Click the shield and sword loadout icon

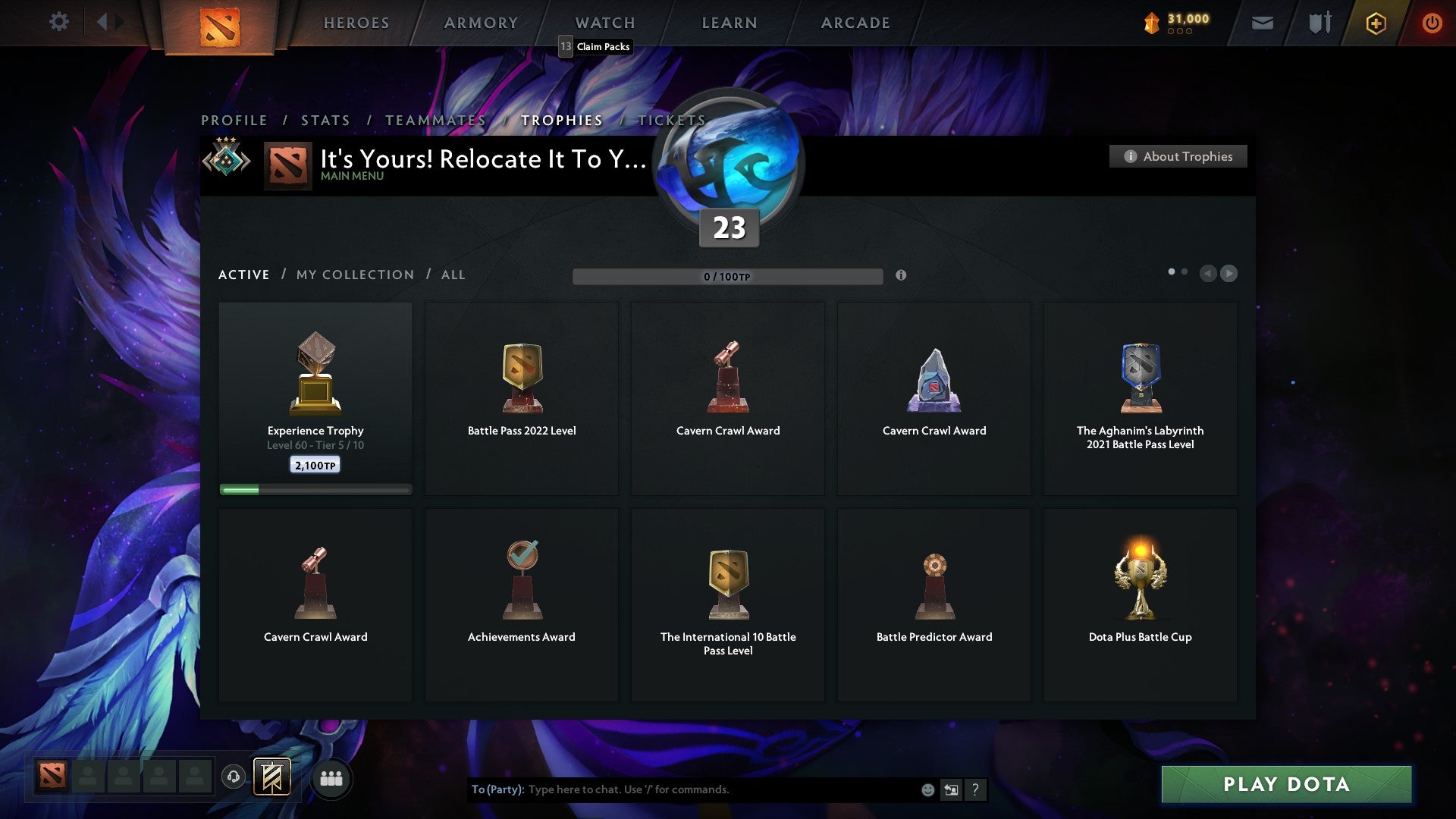tap(1319, 23)
